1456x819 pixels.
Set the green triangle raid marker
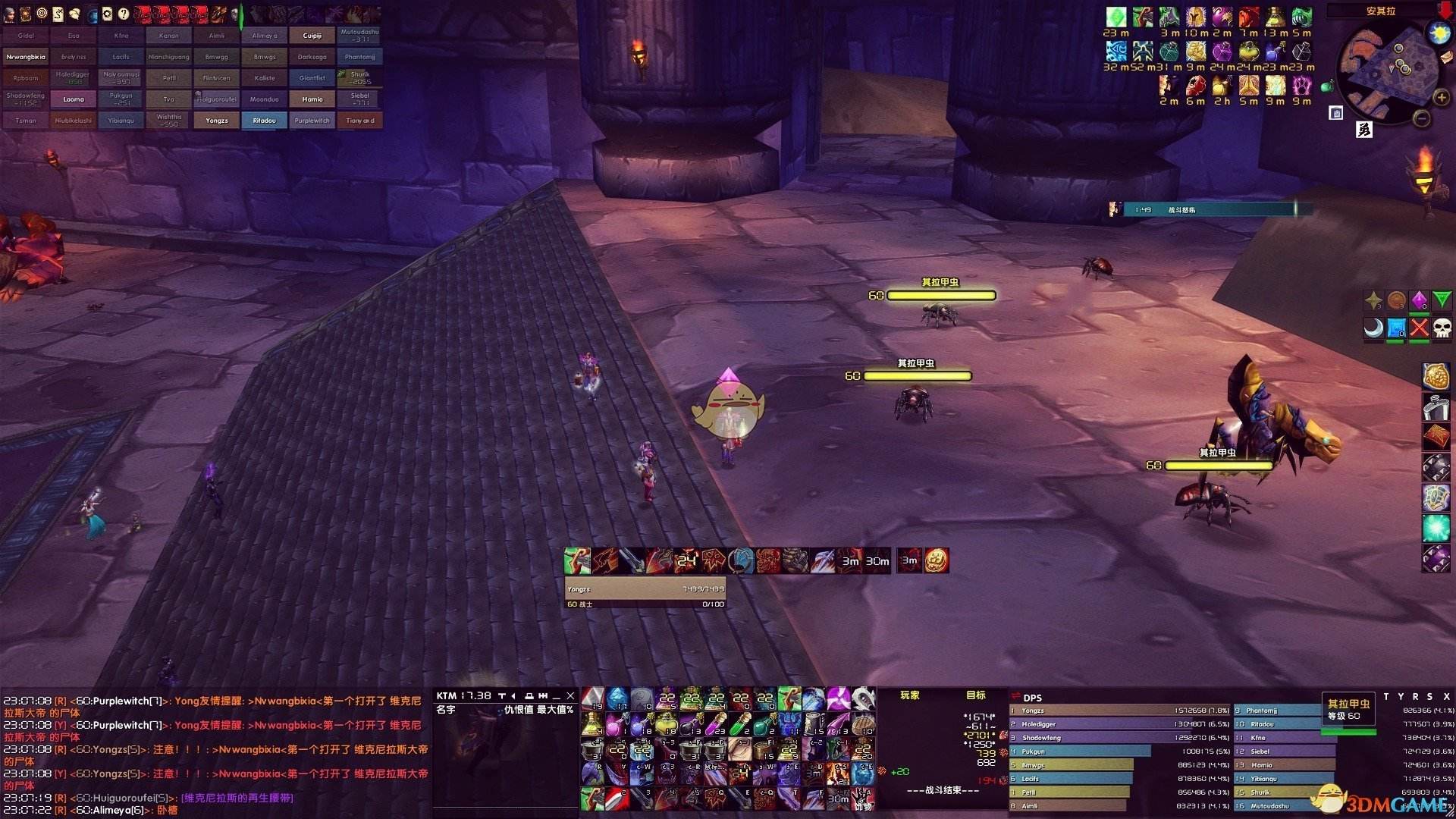(1442, 300)
